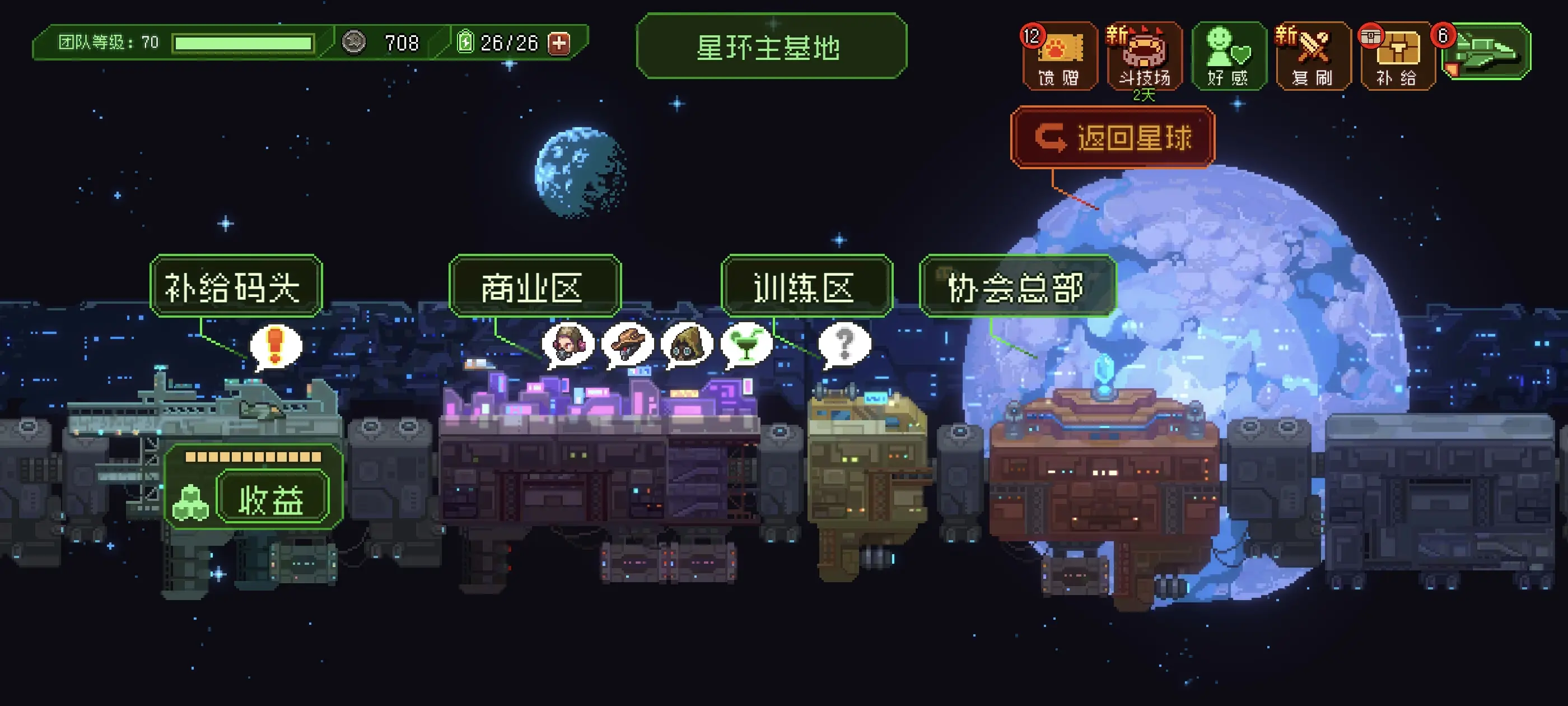
Task: Collect 收益 earnings
Action: pyautogui.click(x=272, y=499)
